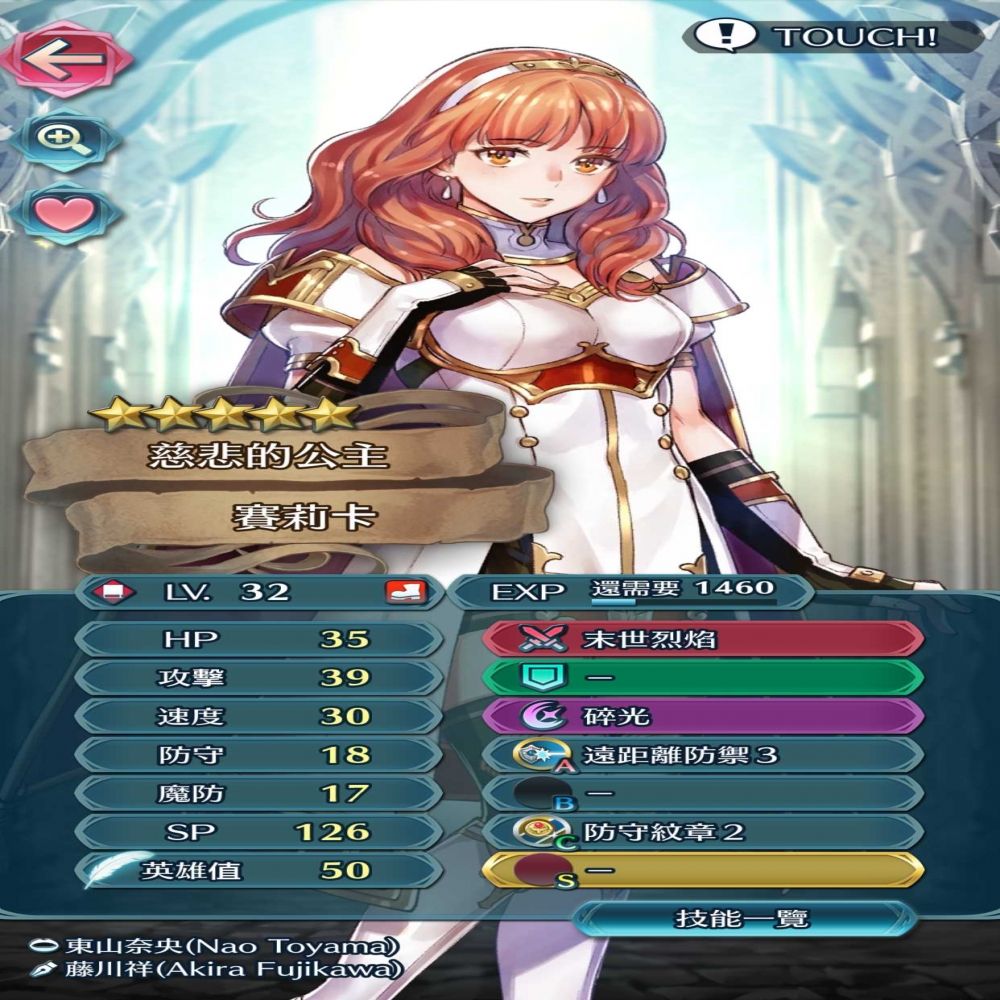This screenshot has height=1000, width=1000.
Task: Show details for the HP stat
Action: pyautogui.click(x=258, y=639)
